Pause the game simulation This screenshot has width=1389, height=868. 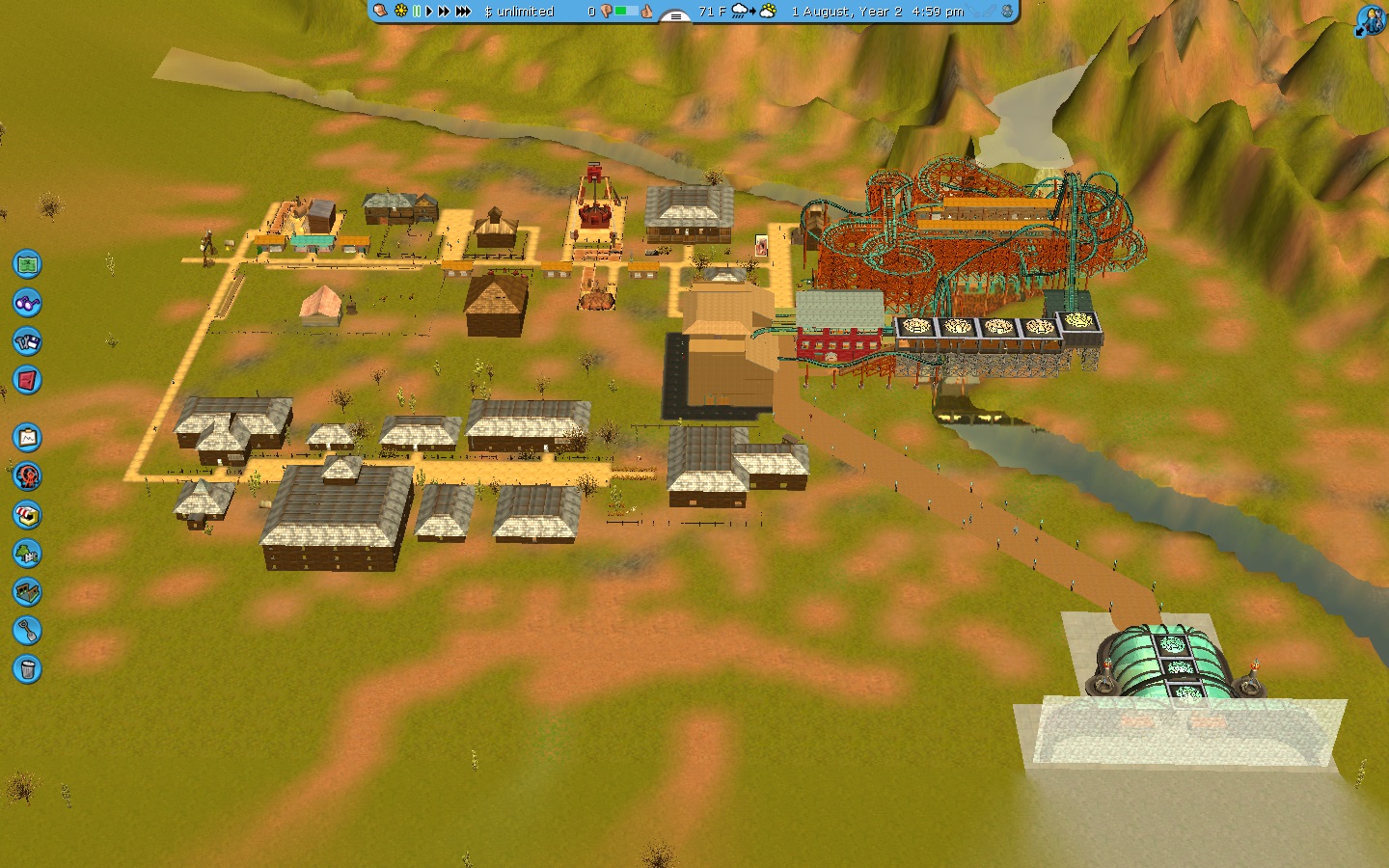(417, 12)
